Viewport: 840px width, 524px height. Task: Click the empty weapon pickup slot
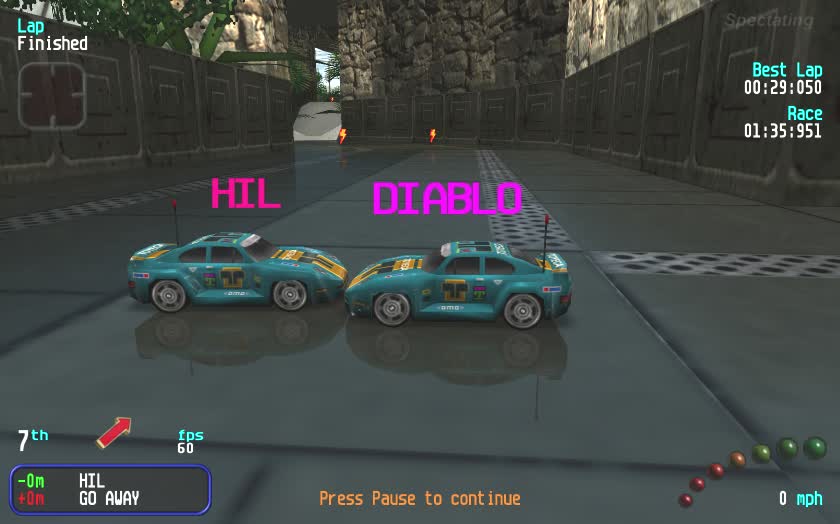(x=51, y=96)
